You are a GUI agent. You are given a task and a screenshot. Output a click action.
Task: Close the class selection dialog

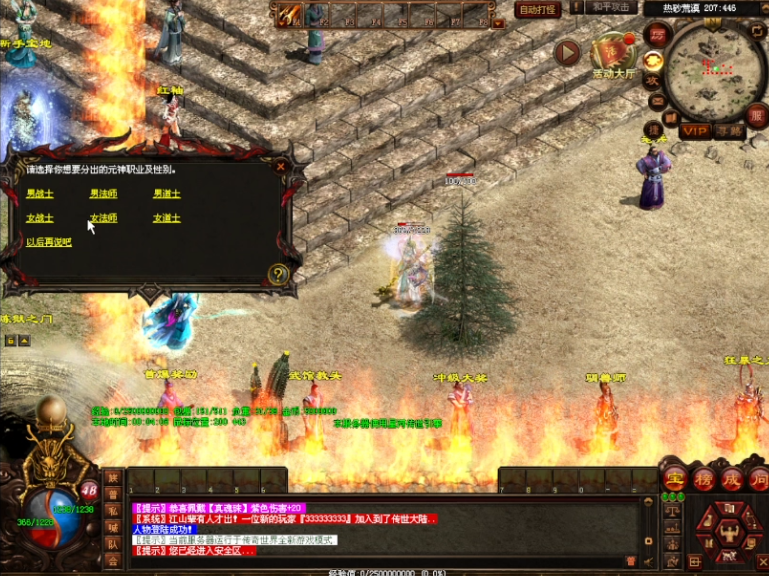click(x=281, y=167)
